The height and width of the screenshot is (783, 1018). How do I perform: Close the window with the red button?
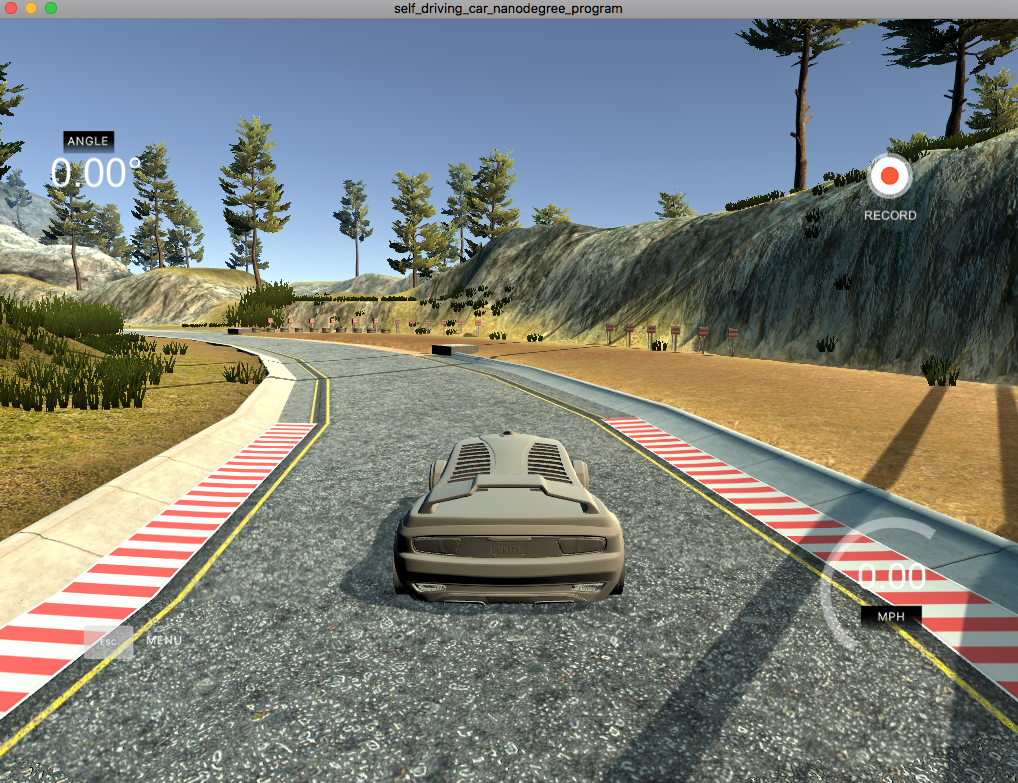pos(11,8)
